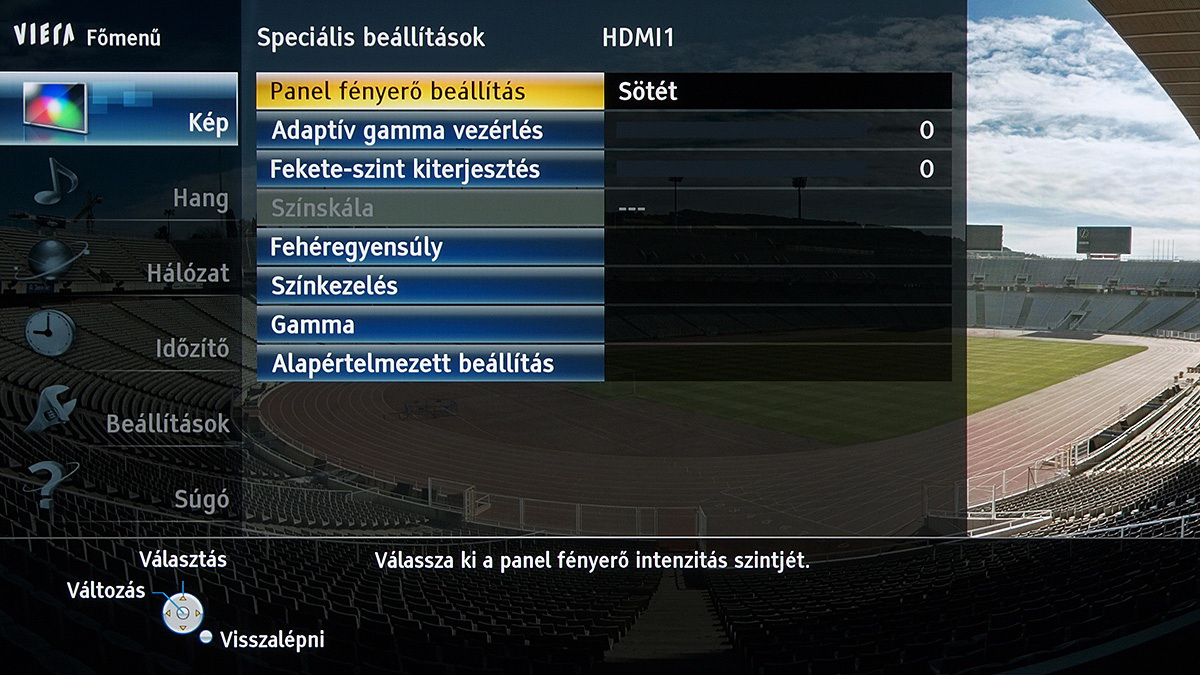This screenshot has height=675, width=1200.
Task: Open the Fehéregyensúly white balance submenu
Action: 430,247
